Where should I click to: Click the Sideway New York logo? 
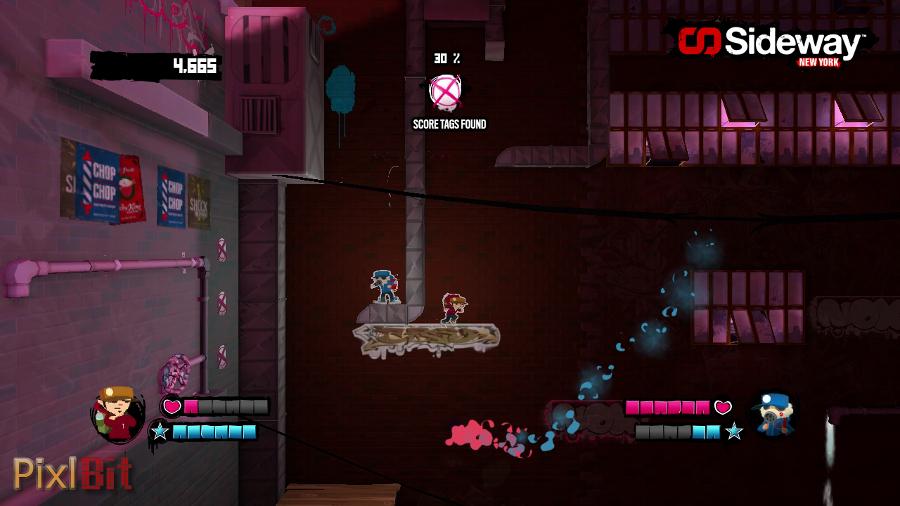(770, 44)
